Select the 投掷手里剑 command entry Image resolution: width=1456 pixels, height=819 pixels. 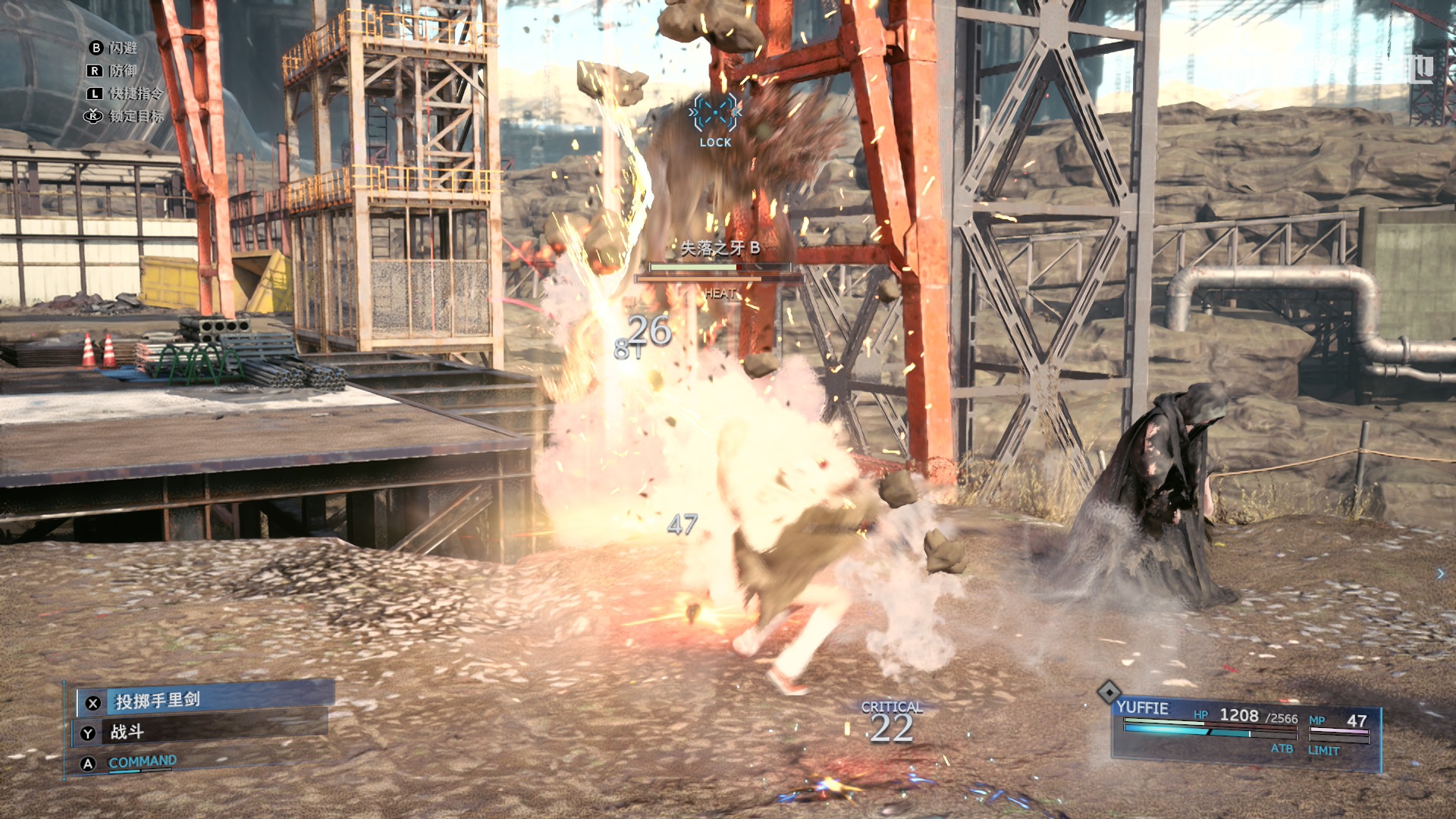pos(203,700)
